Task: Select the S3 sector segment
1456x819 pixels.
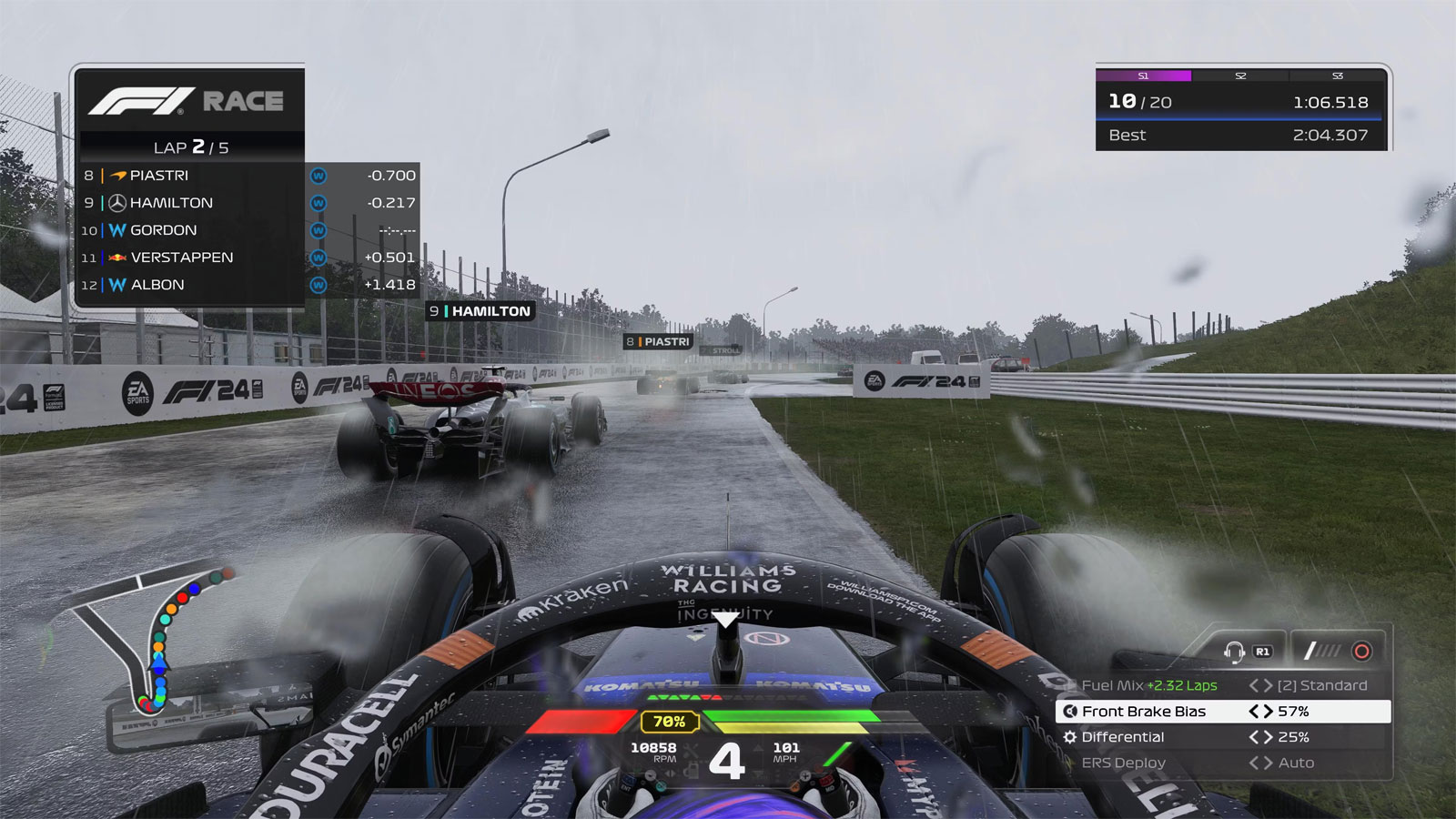Action: pos(1338,76)
